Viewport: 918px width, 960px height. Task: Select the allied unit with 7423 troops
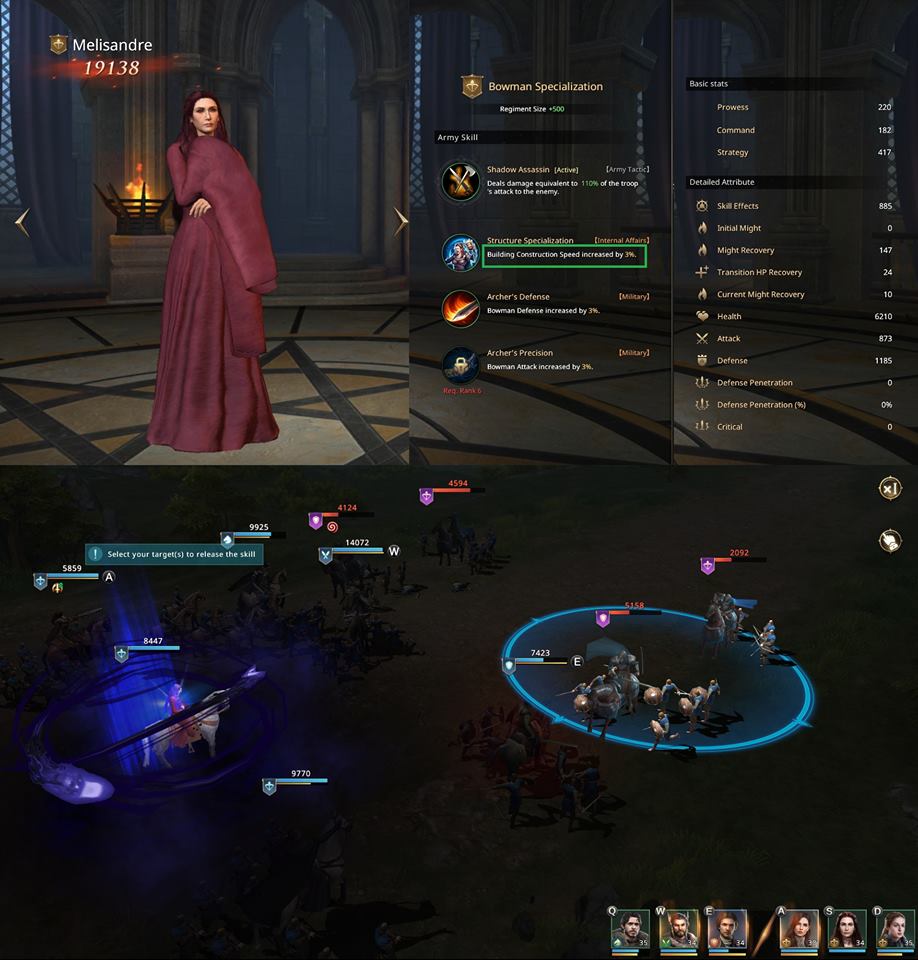(x=510, y=665)
